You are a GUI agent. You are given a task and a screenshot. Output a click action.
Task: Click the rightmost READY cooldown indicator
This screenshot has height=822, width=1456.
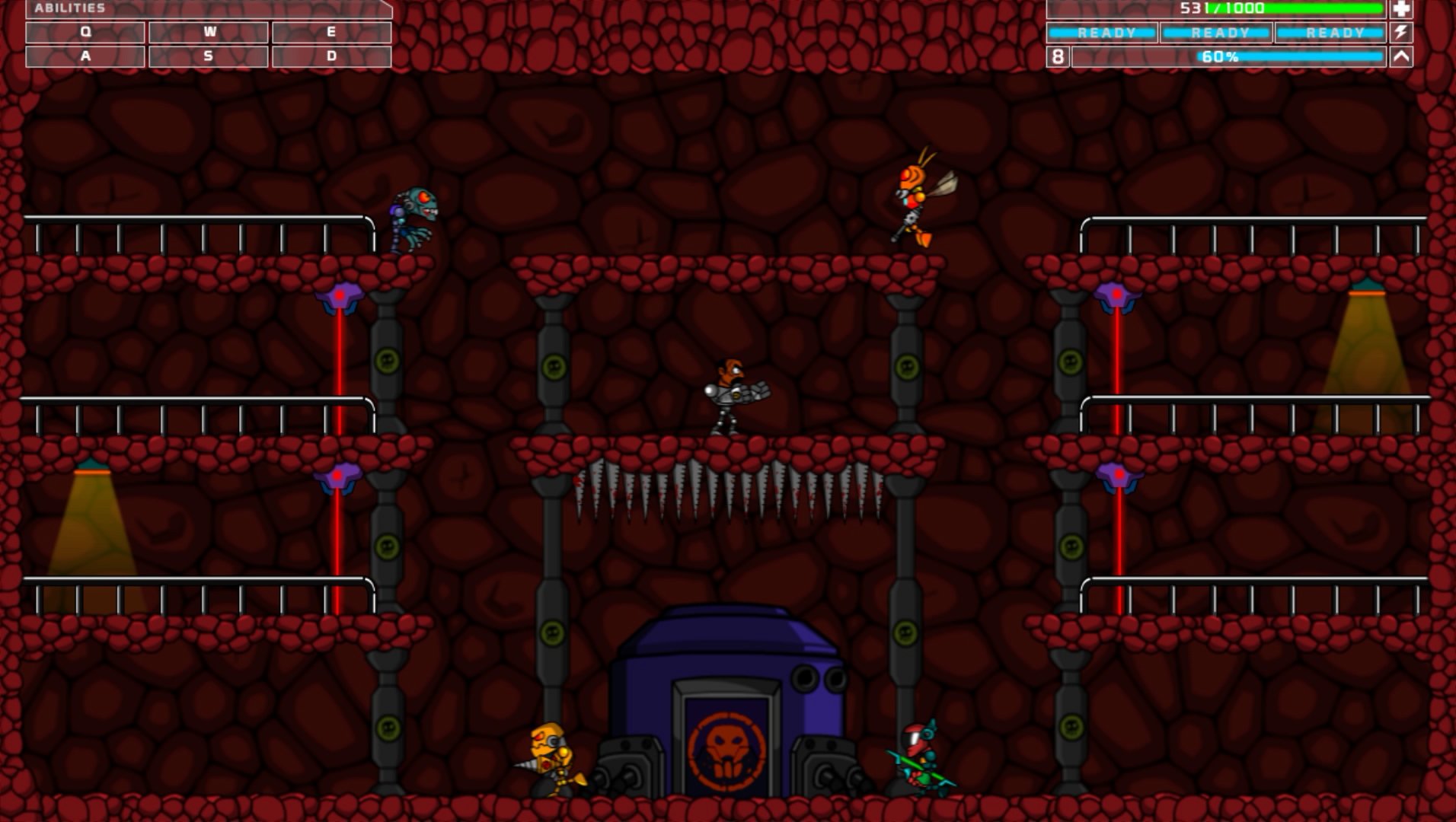pyautogui.click(x=1329, y=32)
